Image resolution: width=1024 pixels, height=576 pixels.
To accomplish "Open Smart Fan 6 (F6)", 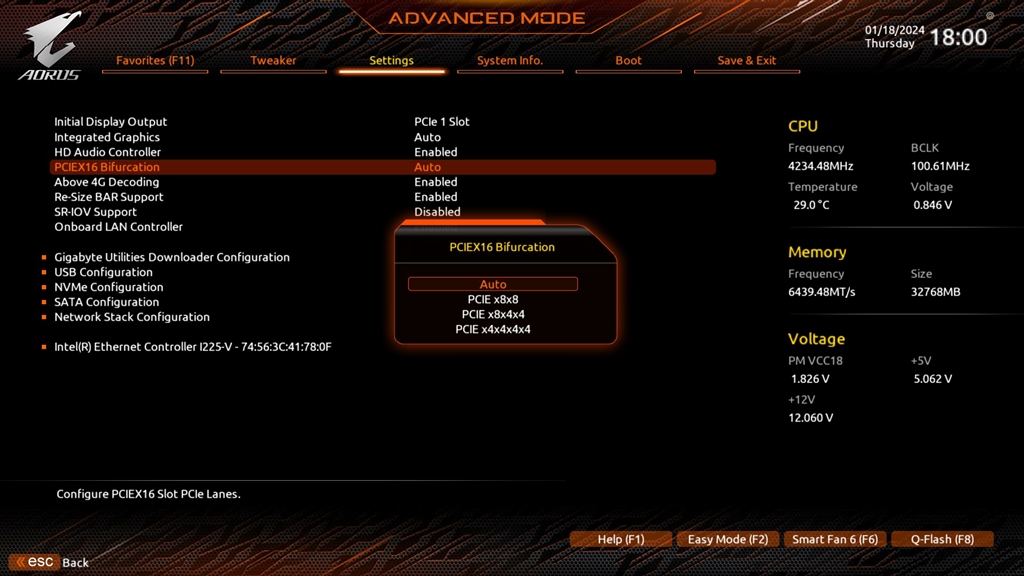I will click(835, 540).
